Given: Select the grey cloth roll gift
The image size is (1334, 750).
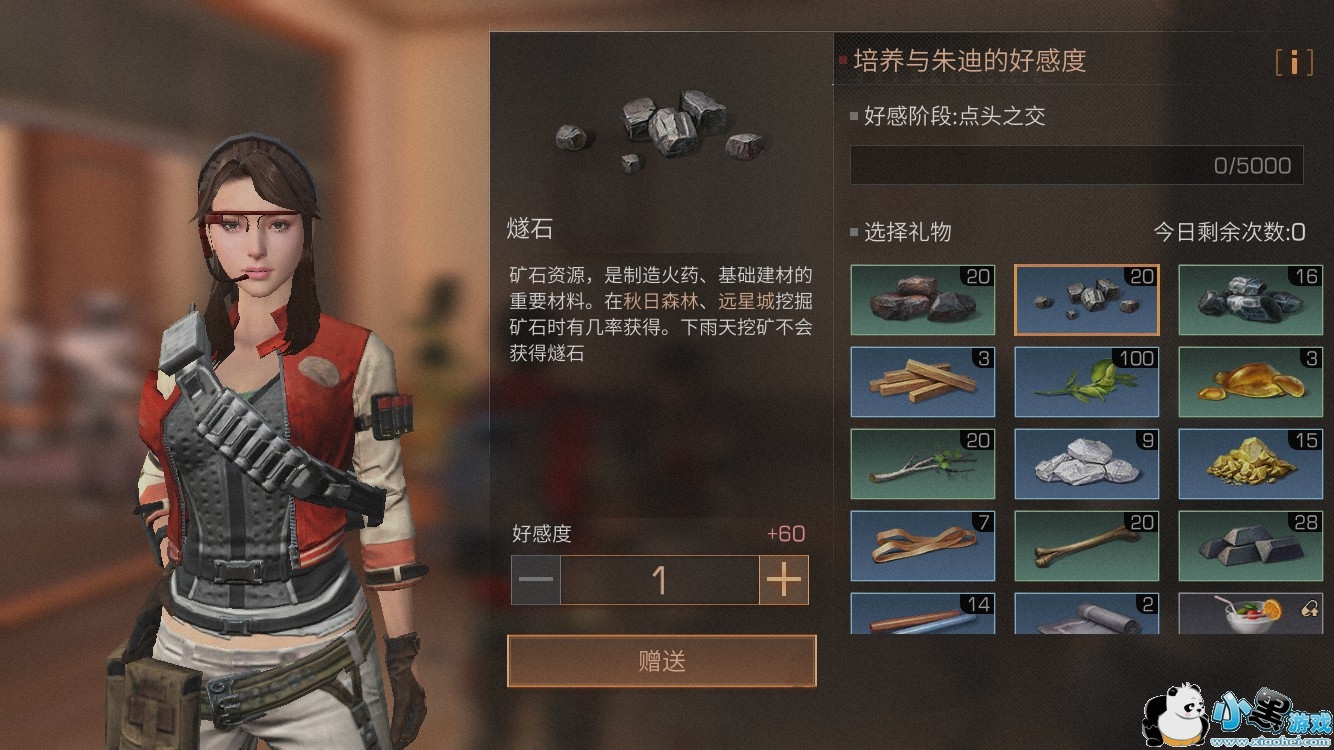Looking at the screenshot, I should pos(1086,614).
